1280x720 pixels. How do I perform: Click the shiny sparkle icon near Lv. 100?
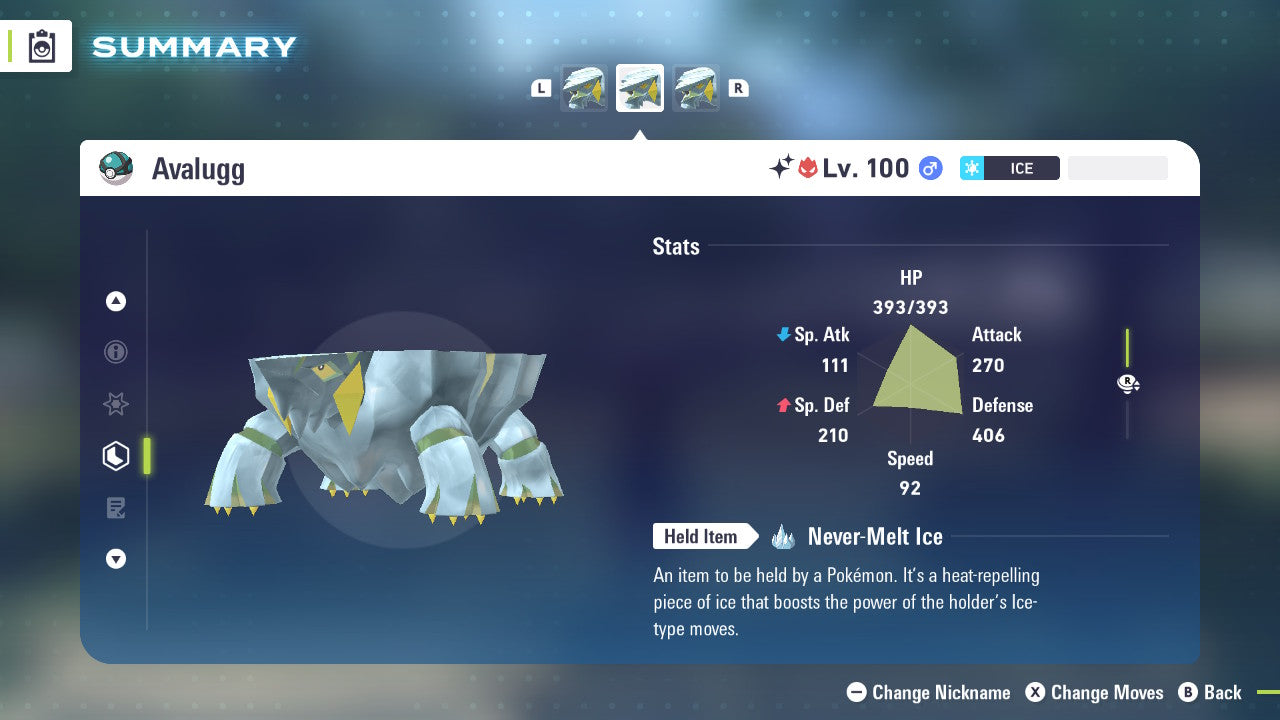point(782,168)
